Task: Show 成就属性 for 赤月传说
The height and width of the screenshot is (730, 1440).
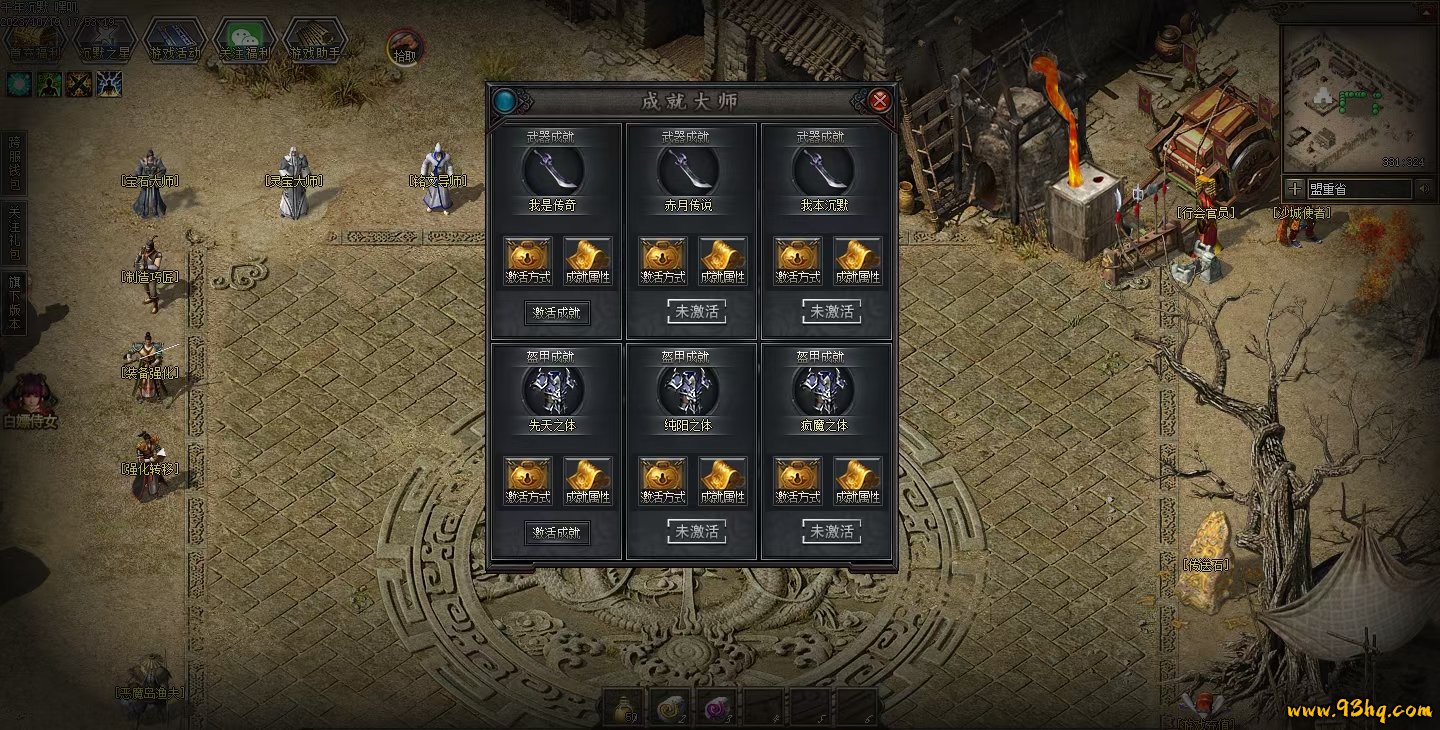Action: 722,261
